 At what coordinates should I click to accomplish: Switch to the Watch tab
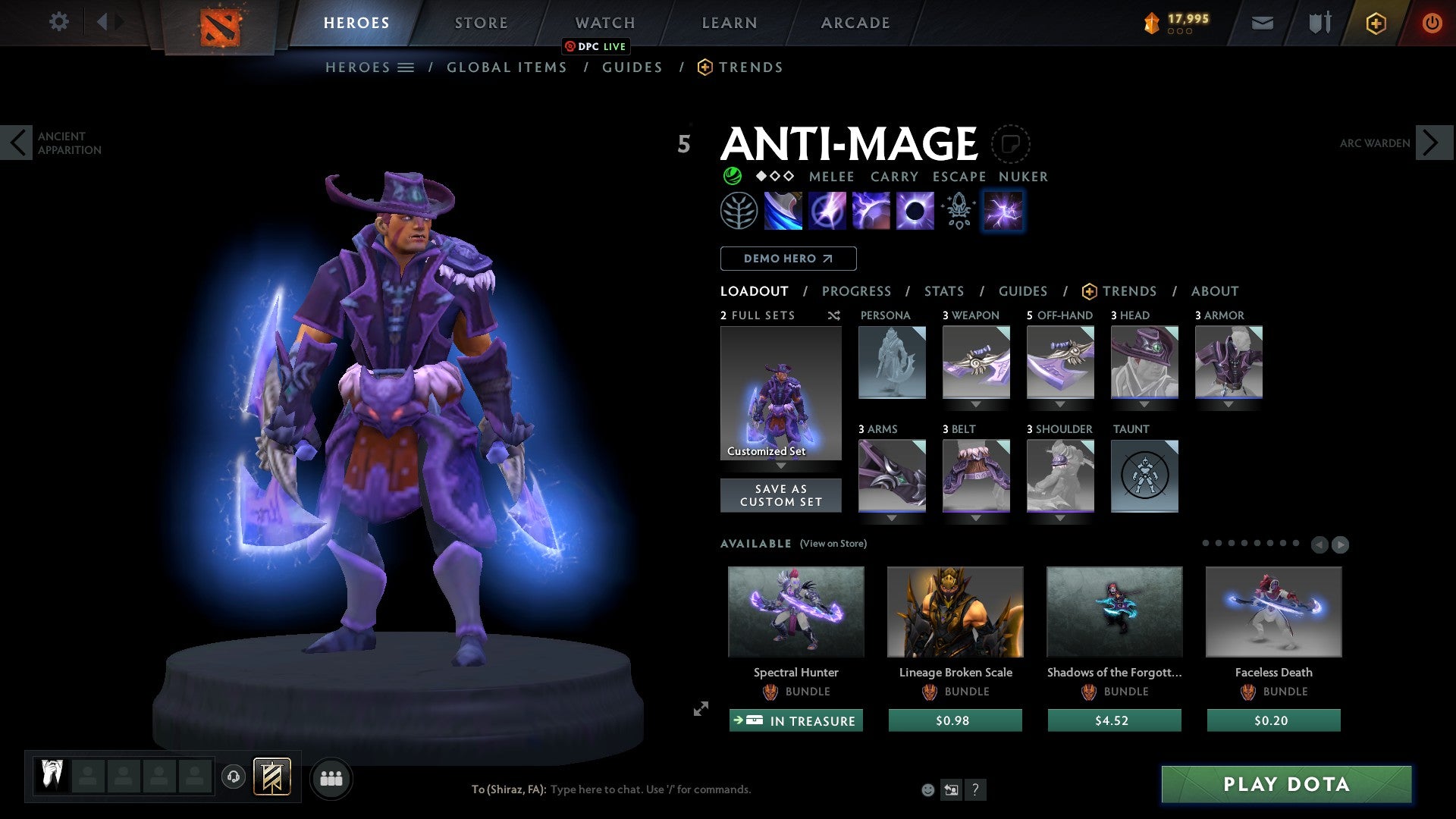pos(604,23)
